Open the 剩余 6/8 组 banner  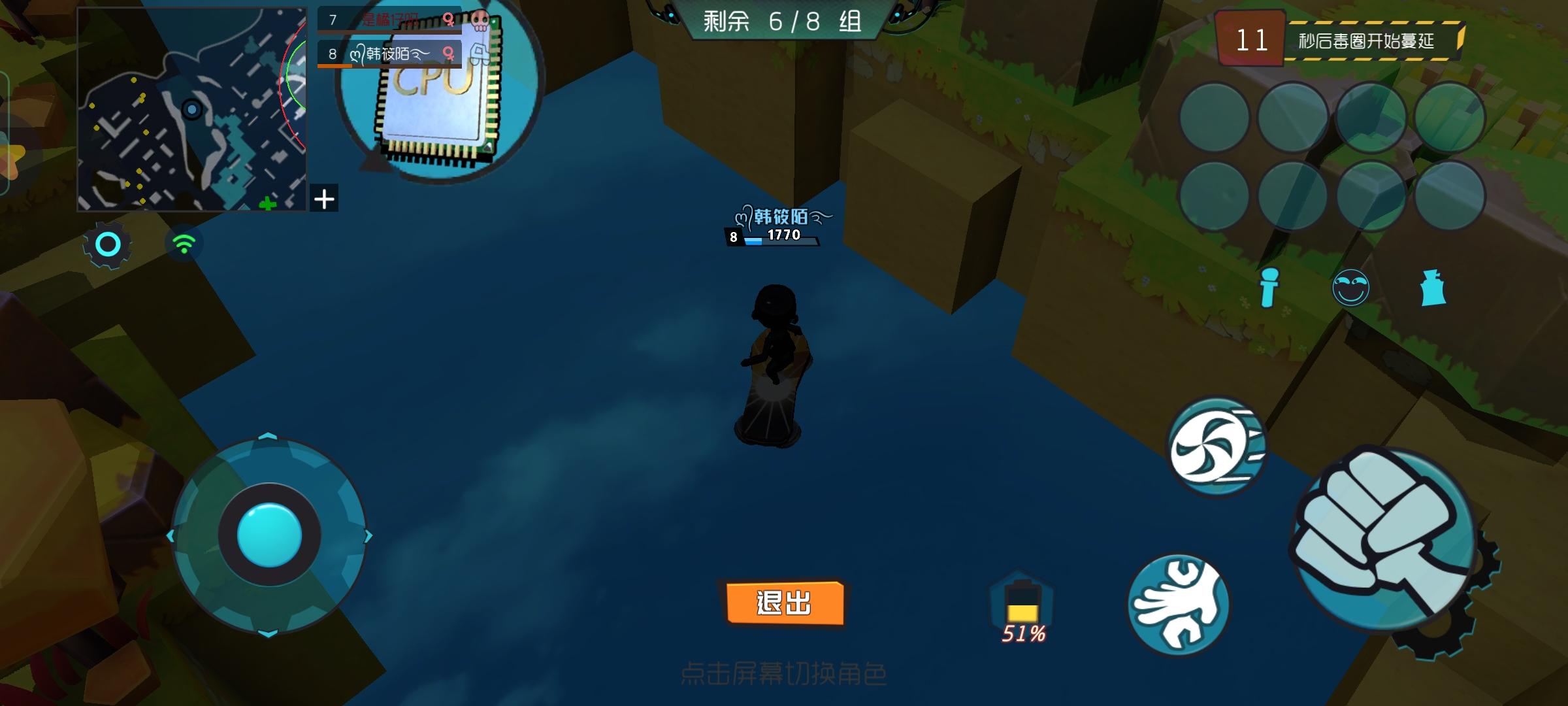pos(784,21)
